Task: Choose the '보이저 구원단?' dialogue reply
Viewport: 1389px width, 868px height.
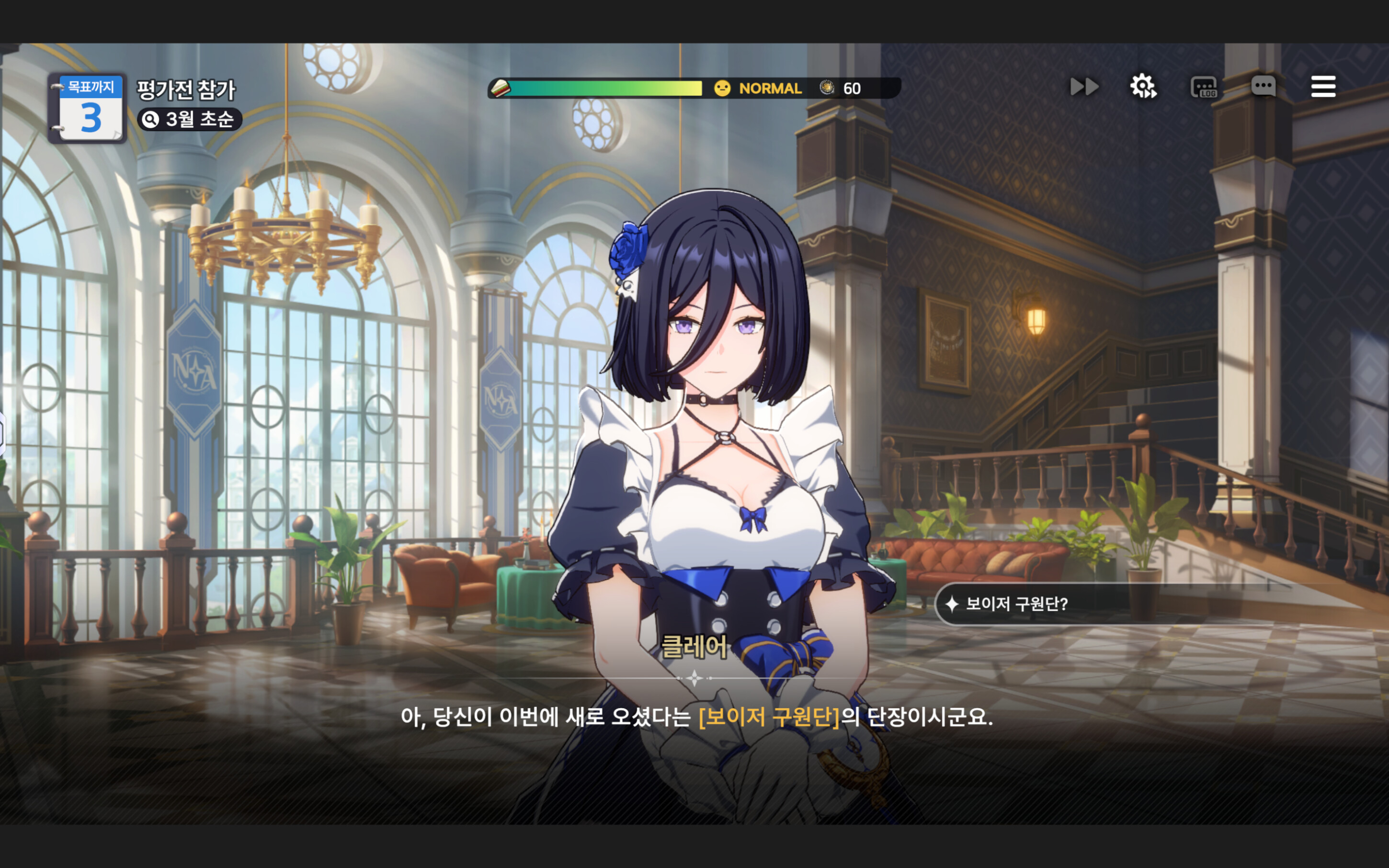Action: pyautogui.click(x=1016, y=604)
